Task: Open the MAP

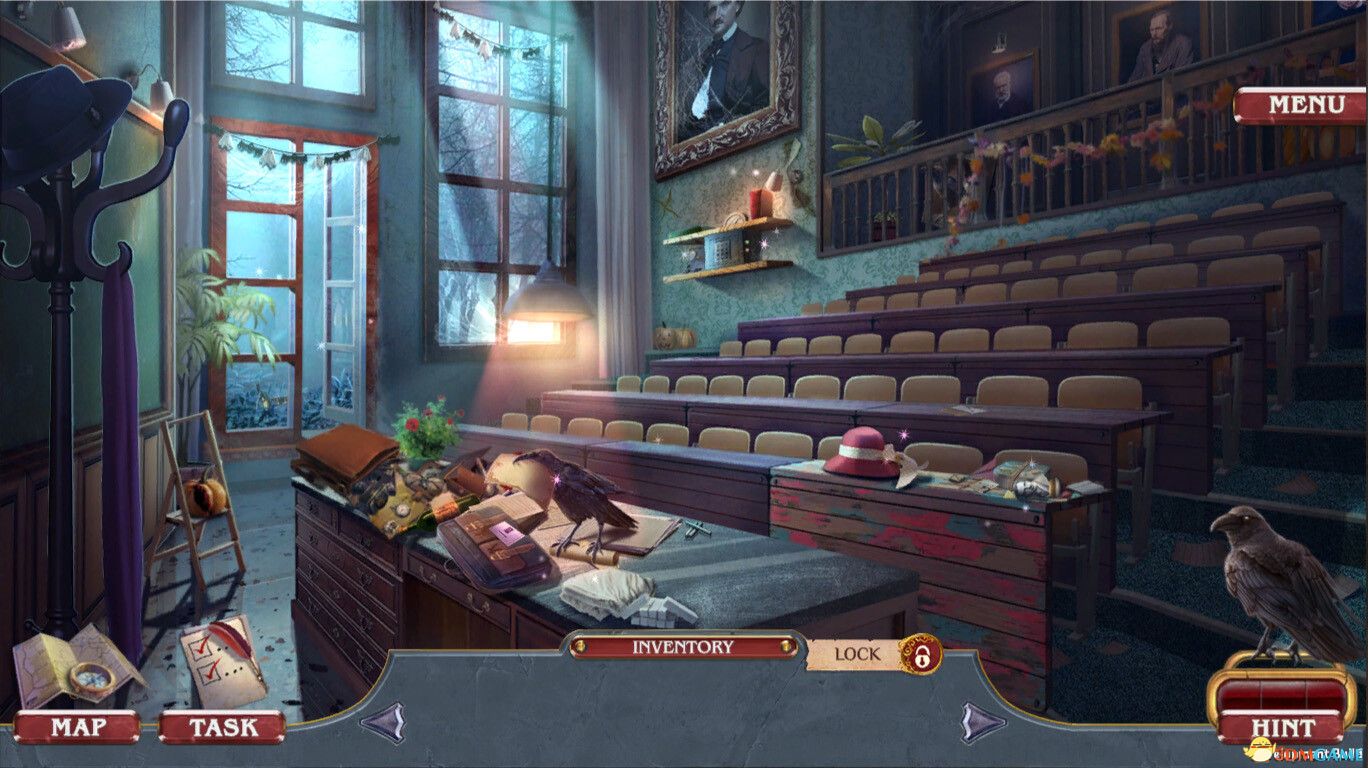Action: [x=78, y=728]
